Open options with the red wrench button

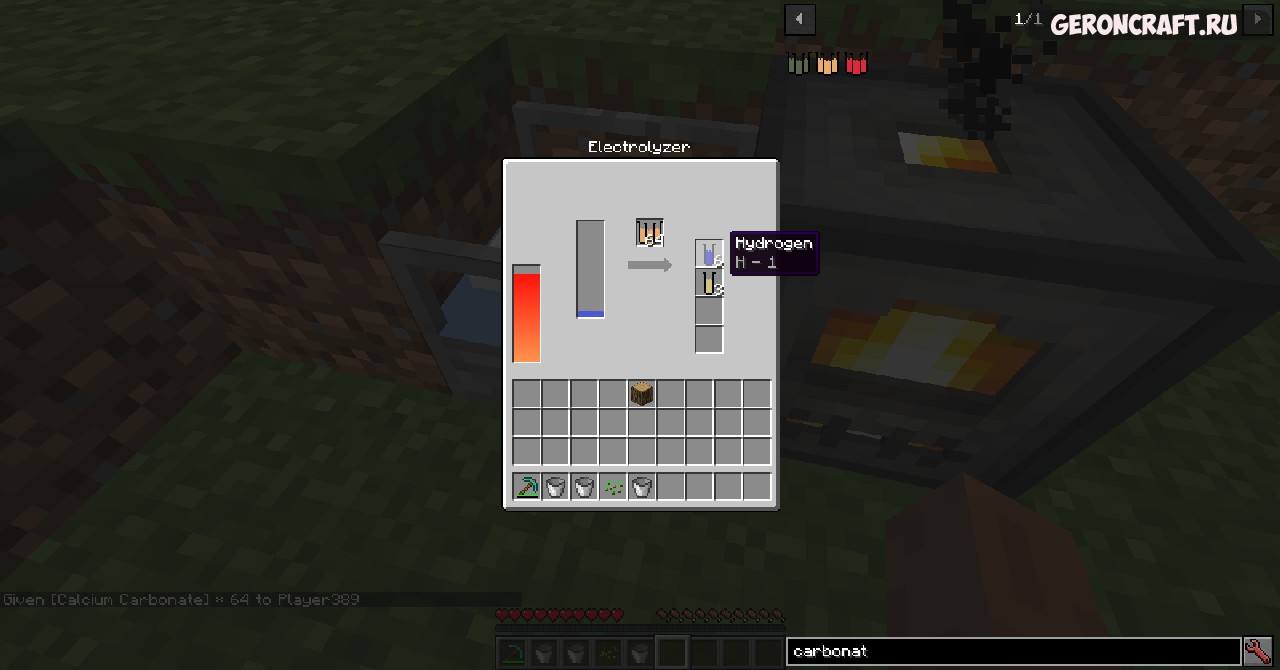1258,651
